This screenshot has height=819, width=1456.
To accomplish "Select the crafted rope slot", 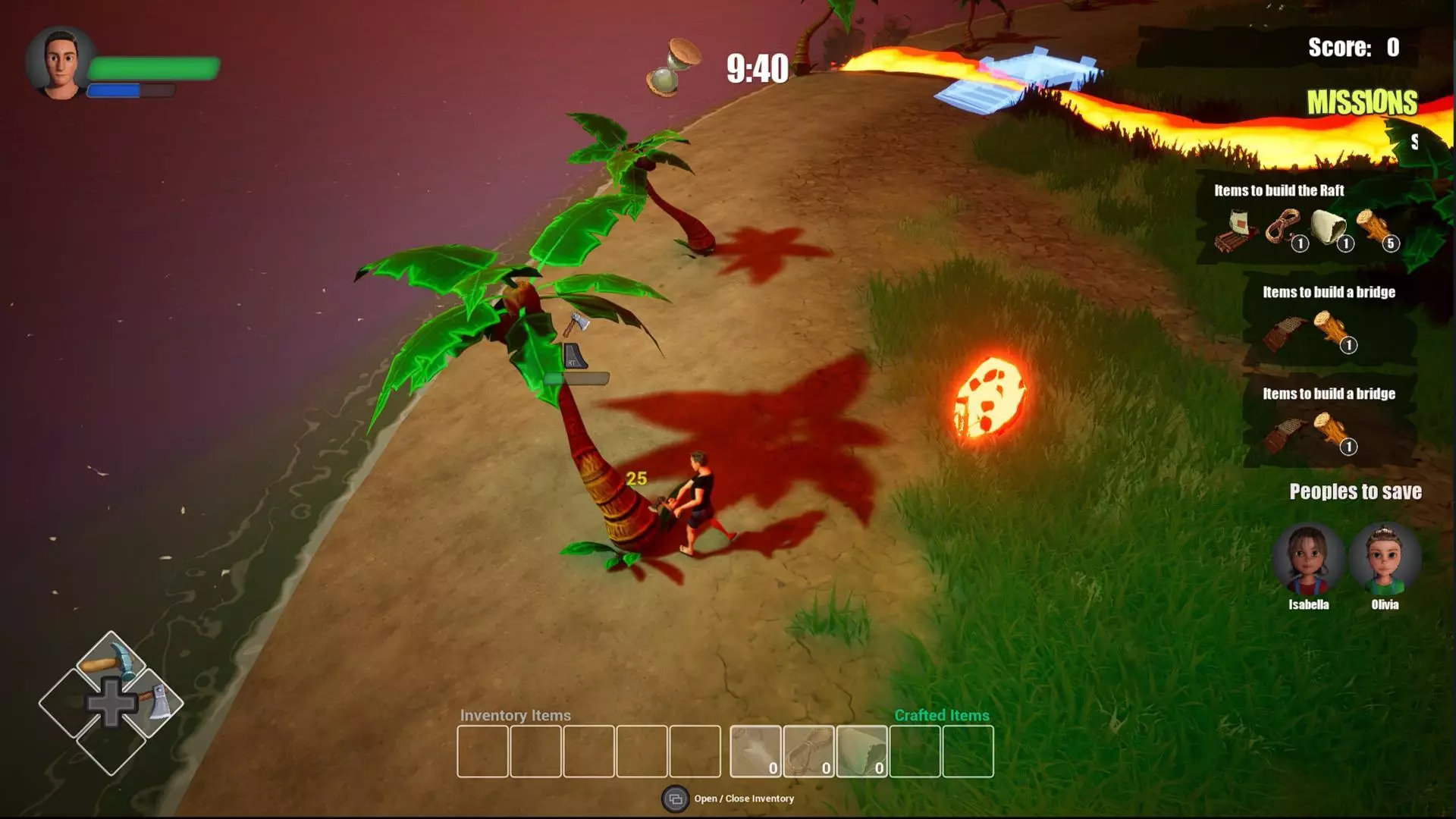I will [x=808, y=751].
